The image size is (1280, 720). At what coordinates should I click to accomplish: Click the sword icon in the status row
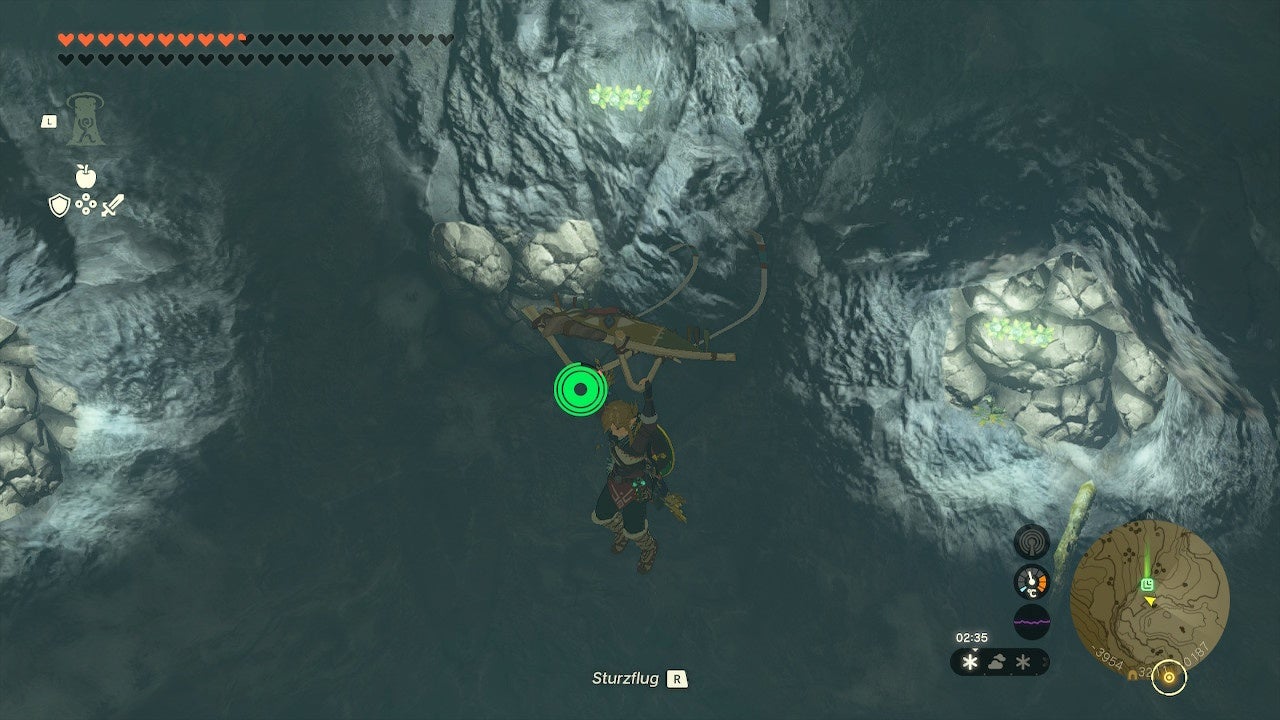[x=111, y=205]
